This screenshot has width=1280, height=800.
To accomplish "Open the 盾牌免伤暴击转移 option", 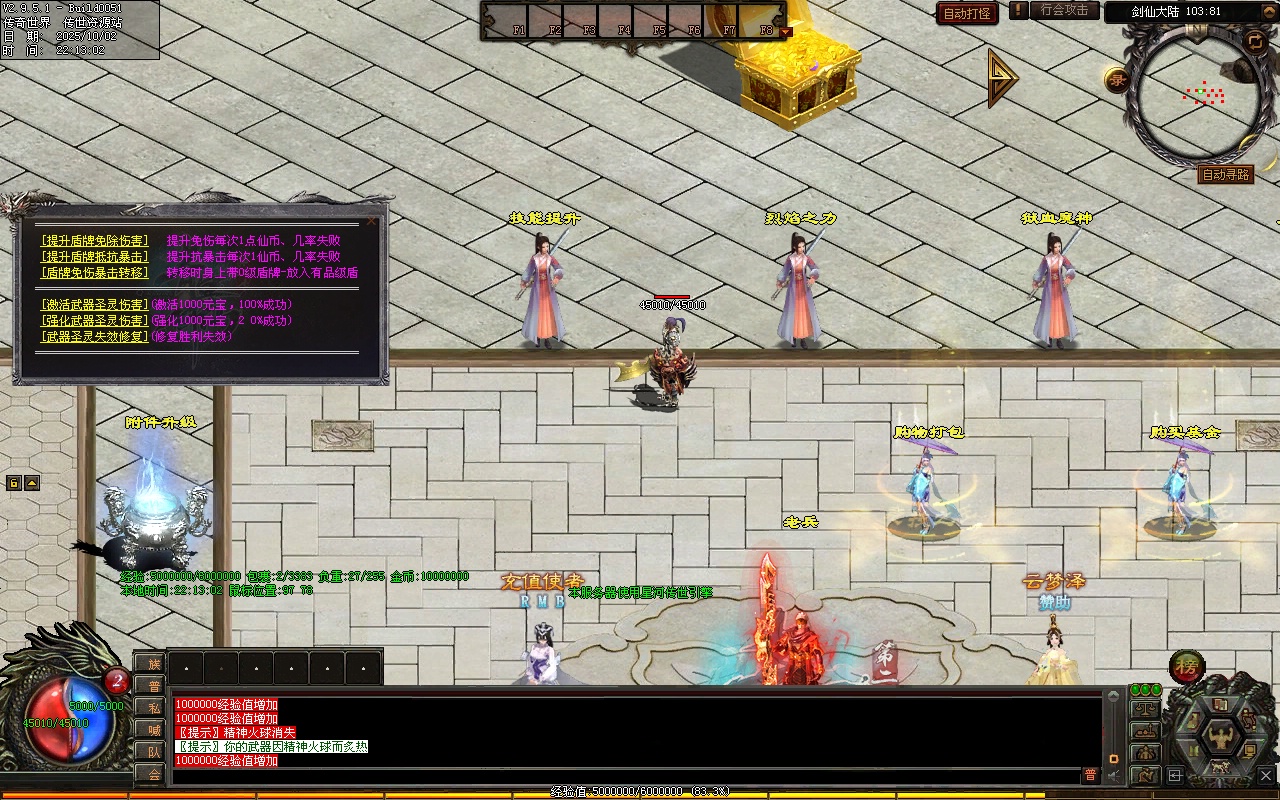I will point(95,273).
